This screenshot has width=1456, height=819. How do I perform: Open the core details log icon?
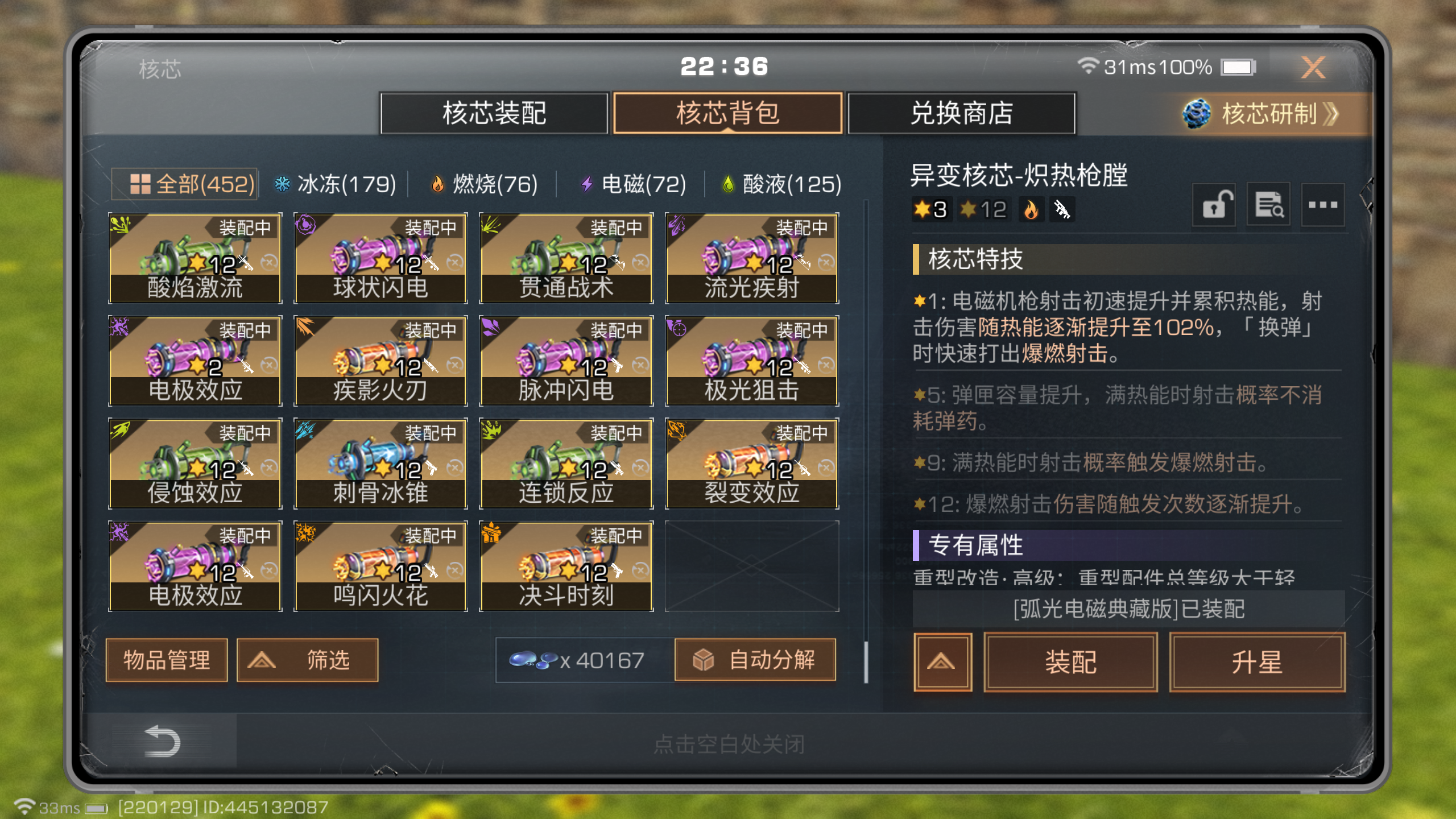[x=1268, y=205]
